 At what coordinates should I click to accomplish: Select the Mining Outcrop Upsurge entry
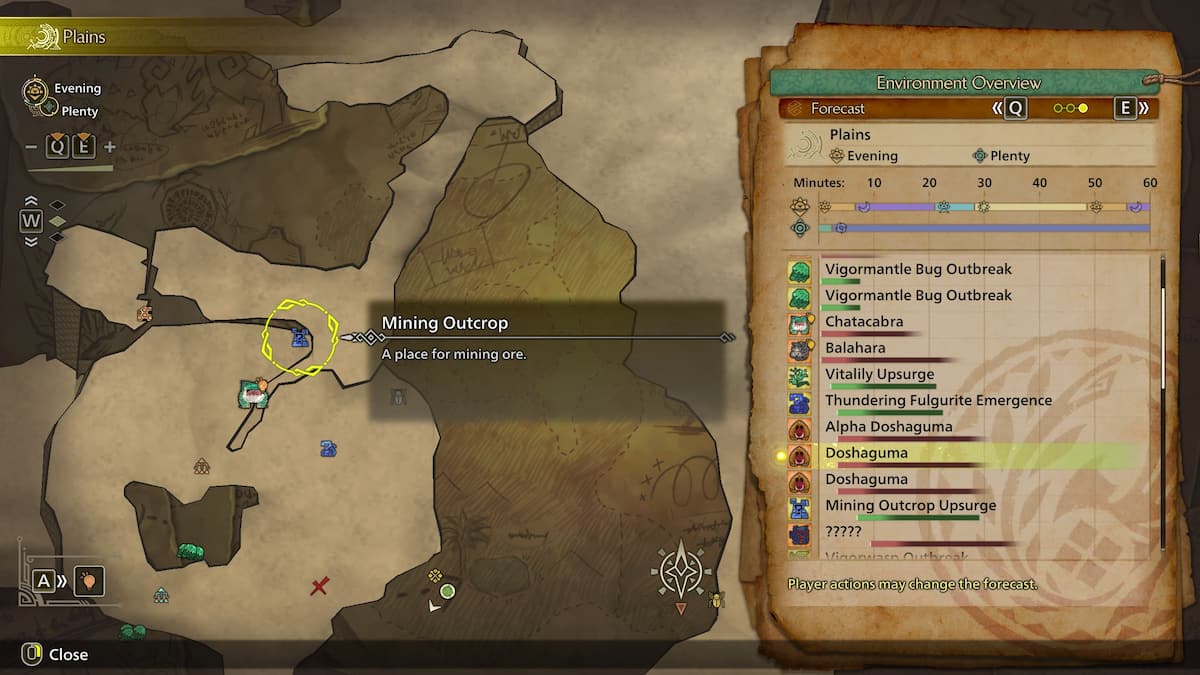(910, 505)
